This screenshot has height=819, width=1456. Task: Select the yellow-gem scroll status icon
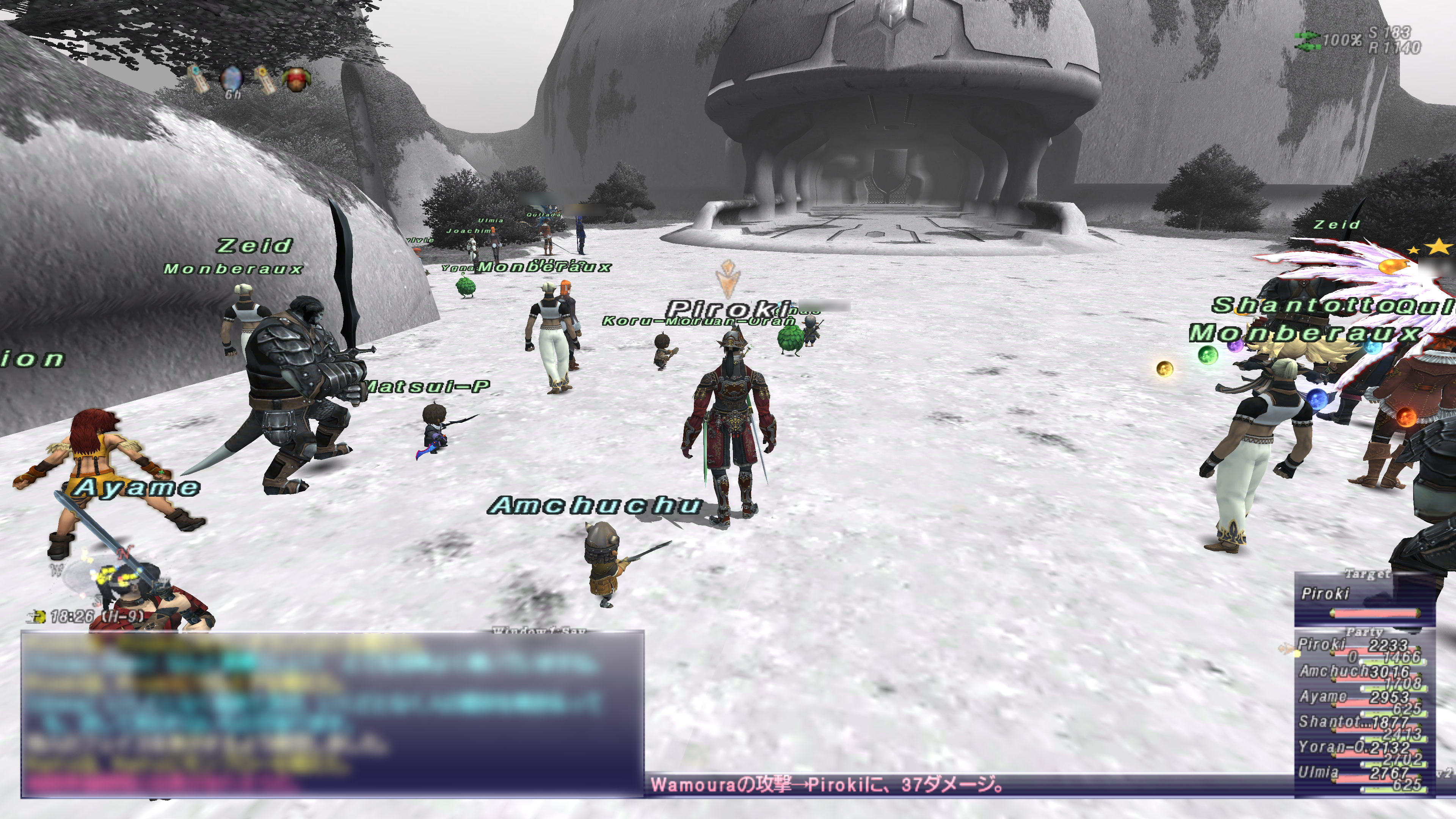[x=264, y=78]
